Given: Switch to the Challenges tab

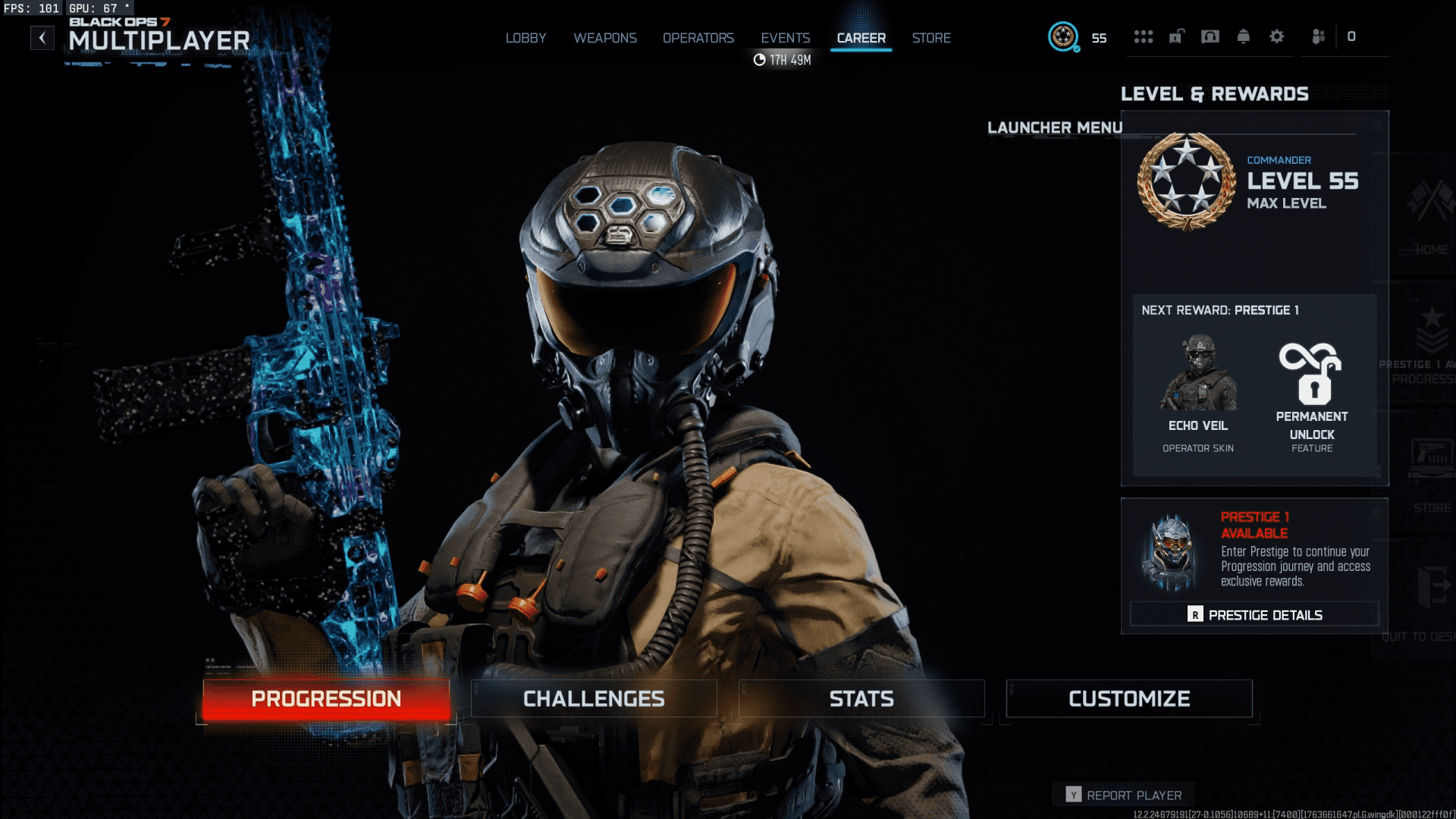Looking at the screenshot, I should (x=593, y=698).
